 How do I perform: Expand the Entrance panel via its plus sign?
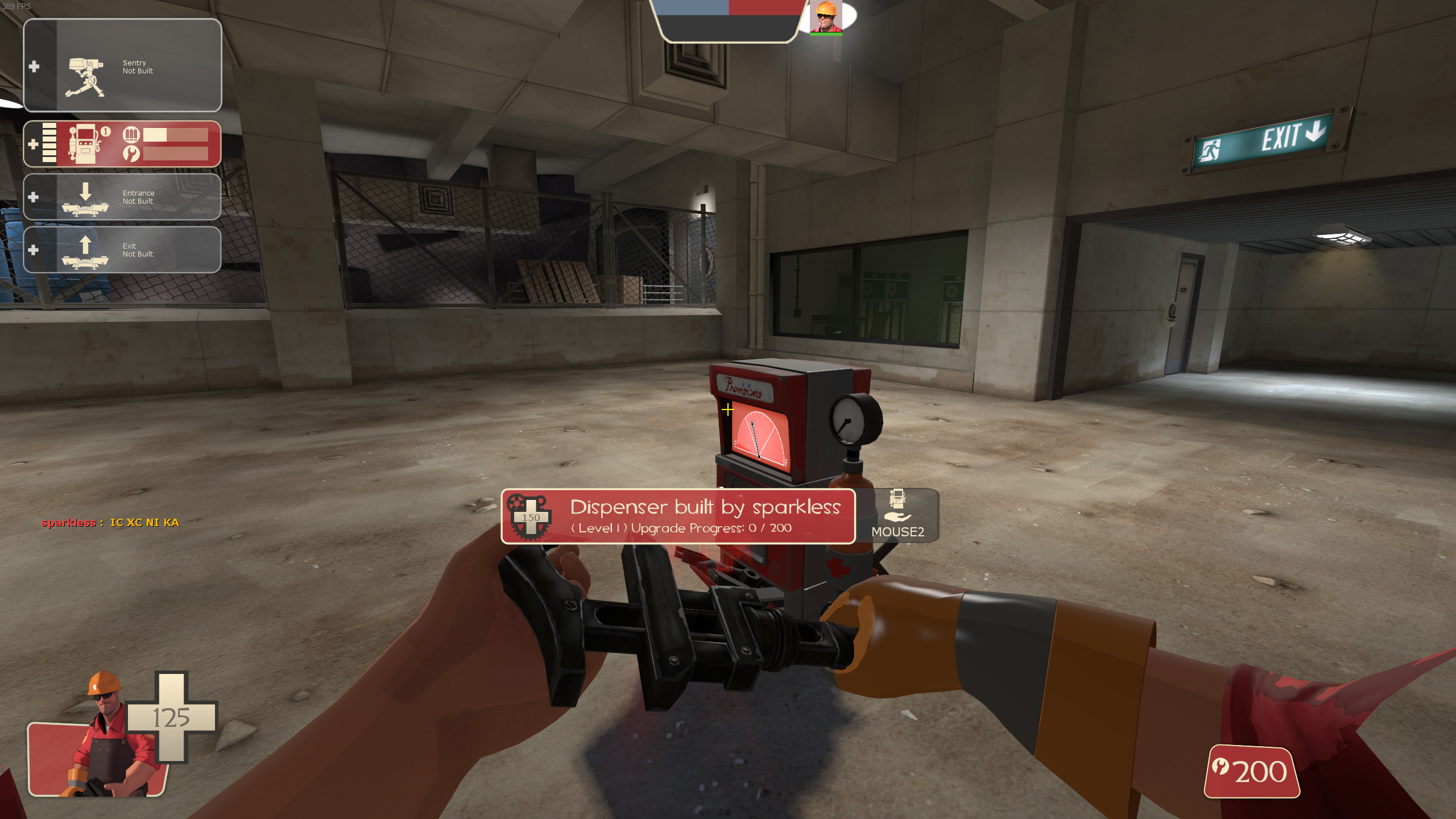[x=33, y=197]
